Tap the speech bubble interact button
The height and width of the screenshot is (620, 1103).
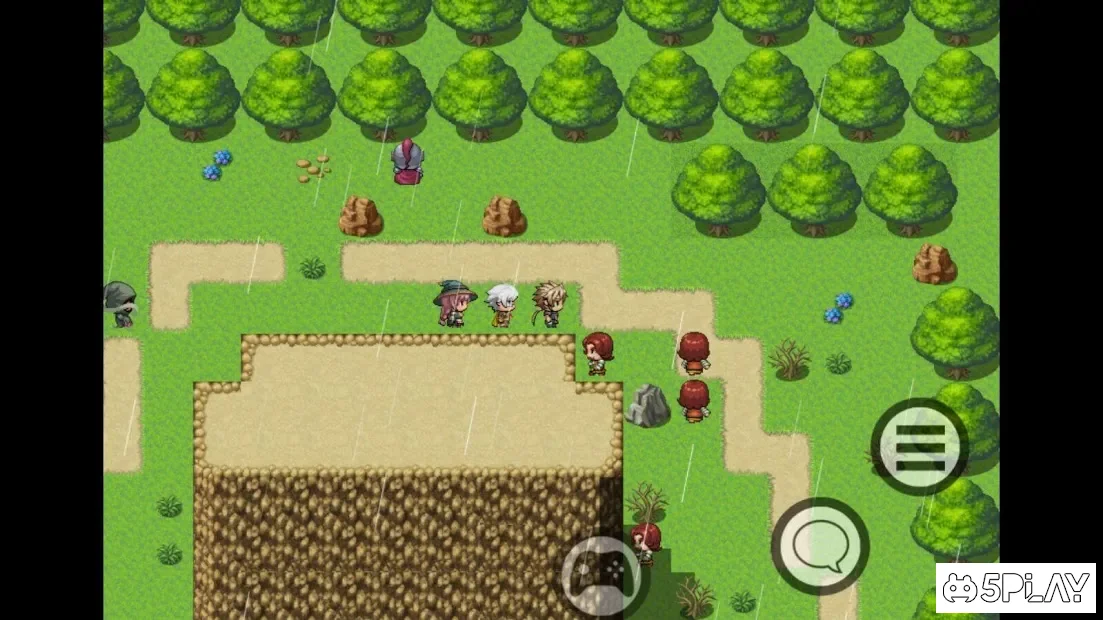[820, 546]
